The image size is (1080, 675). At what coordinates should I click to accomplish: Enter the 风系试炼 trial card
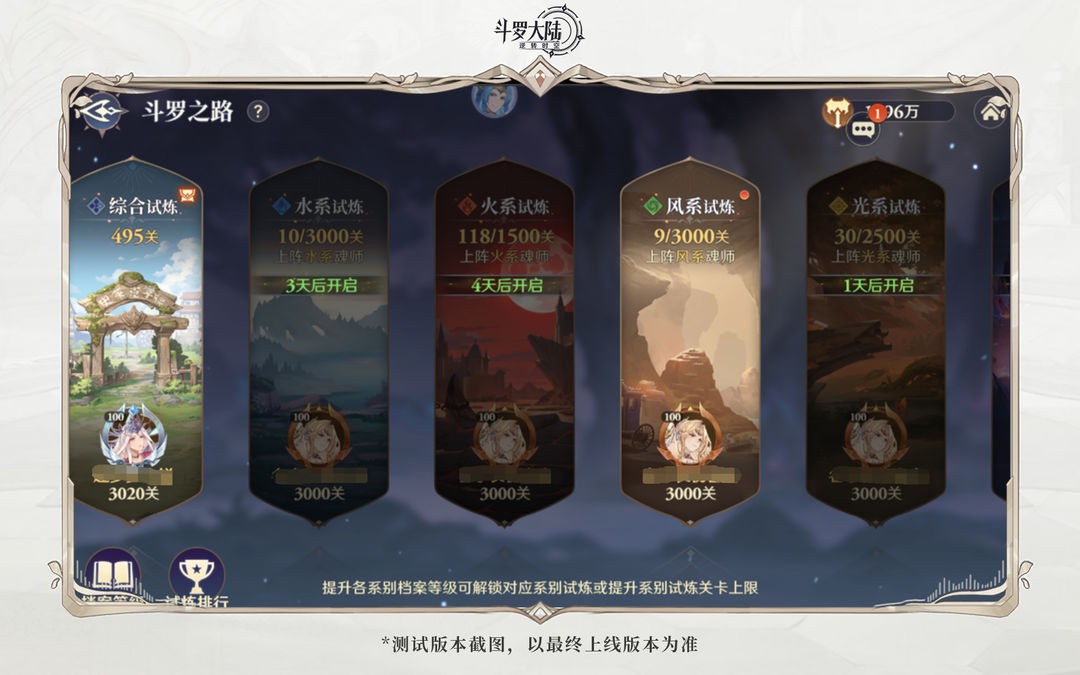tap(690, 350)
